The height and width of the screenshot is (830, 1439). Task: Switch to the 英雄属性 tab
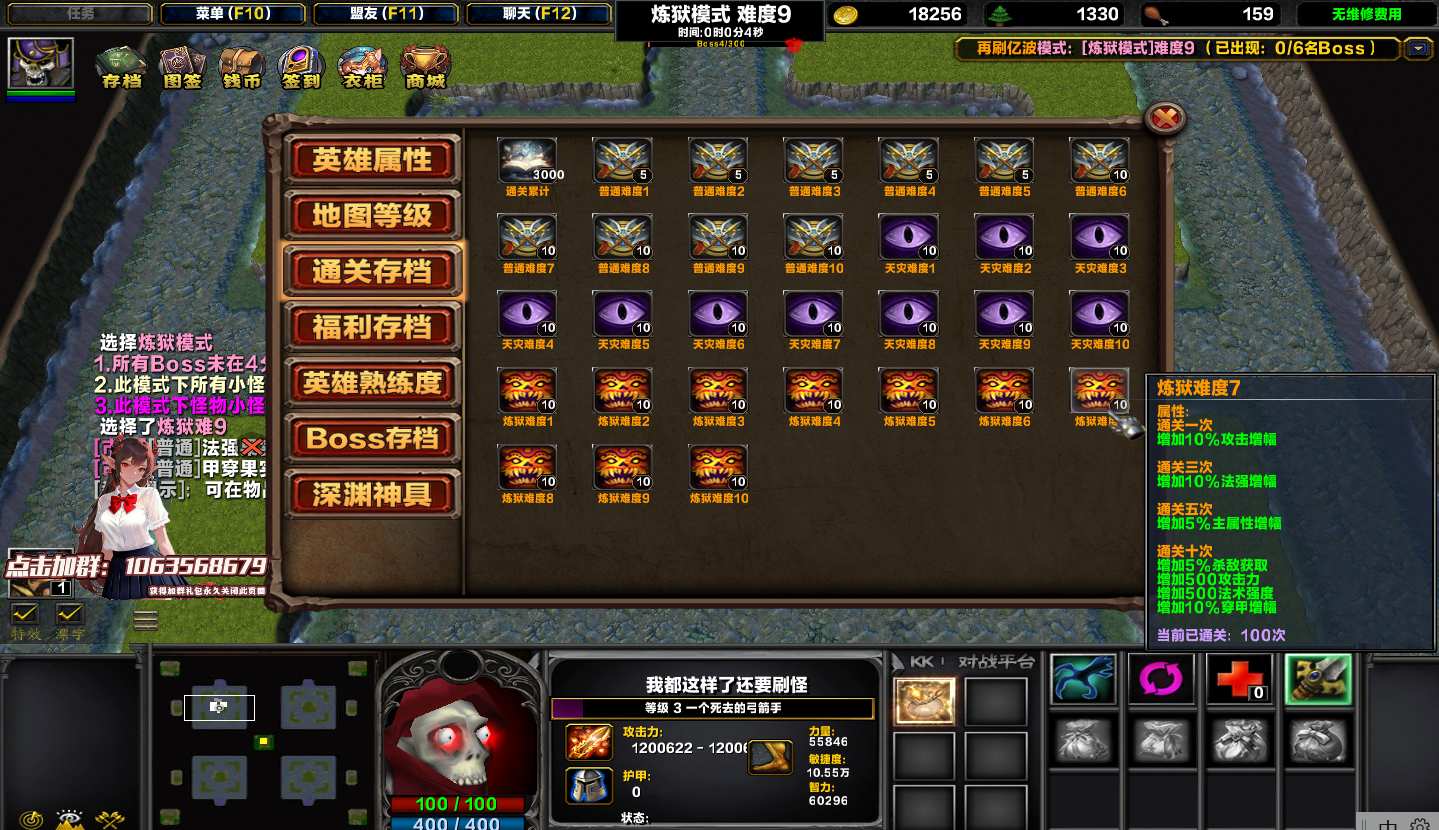(x=372, y=160)
